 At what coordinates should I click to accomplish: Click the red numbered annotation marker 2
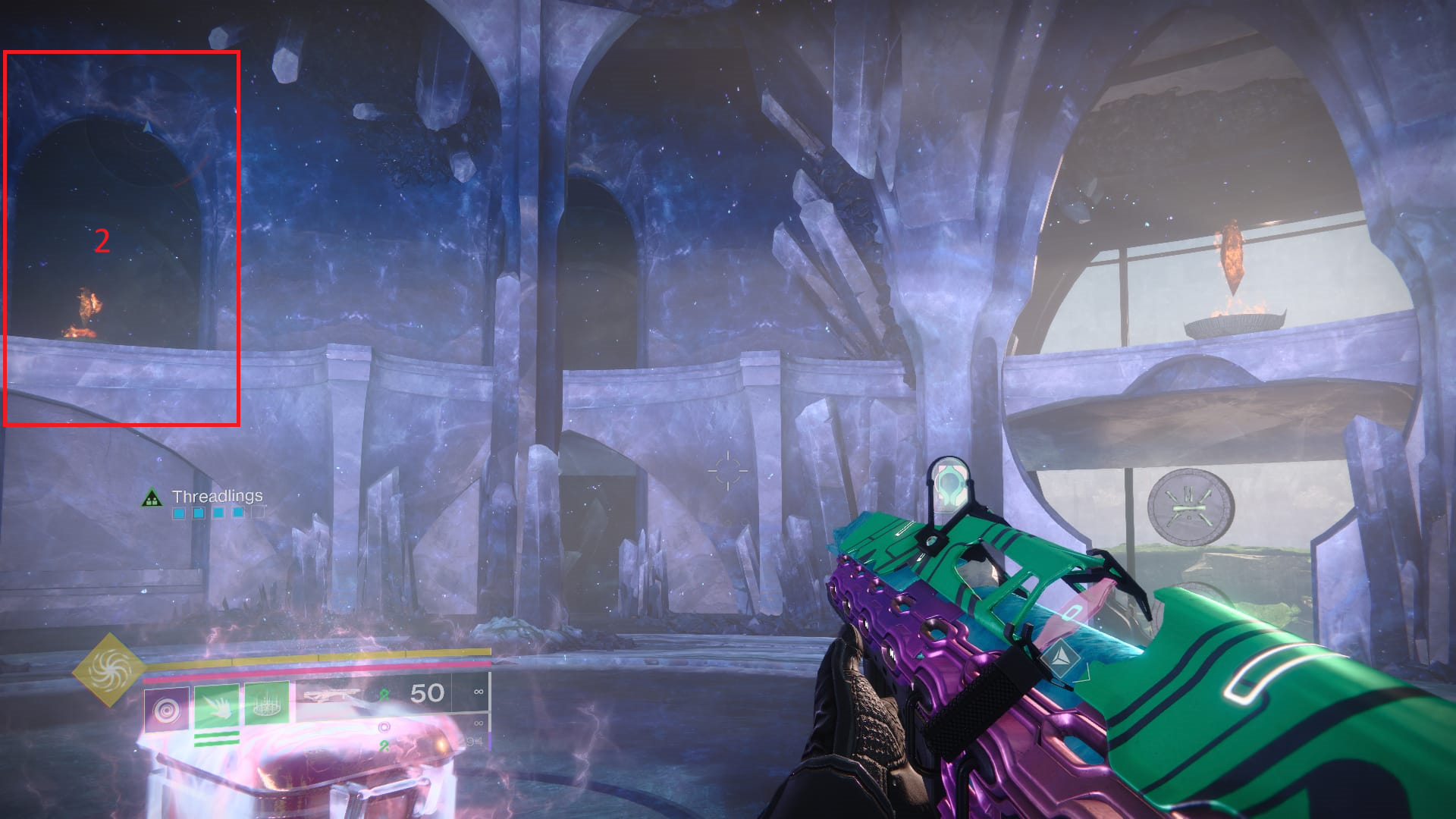[x=102, y=240]
